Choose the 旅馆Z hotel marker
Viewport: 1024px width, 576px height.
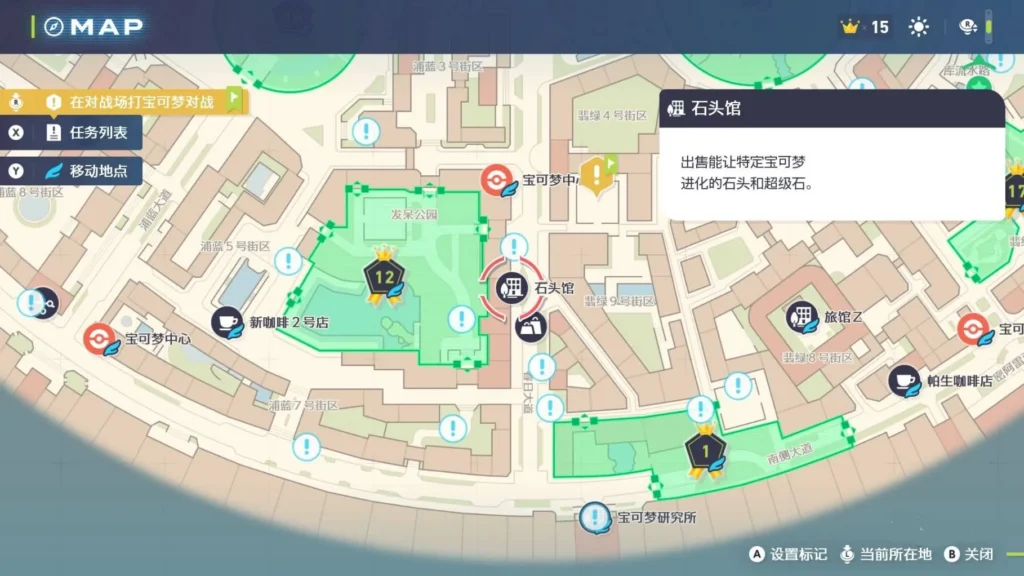pyautogui.click(x=801, y=317)
